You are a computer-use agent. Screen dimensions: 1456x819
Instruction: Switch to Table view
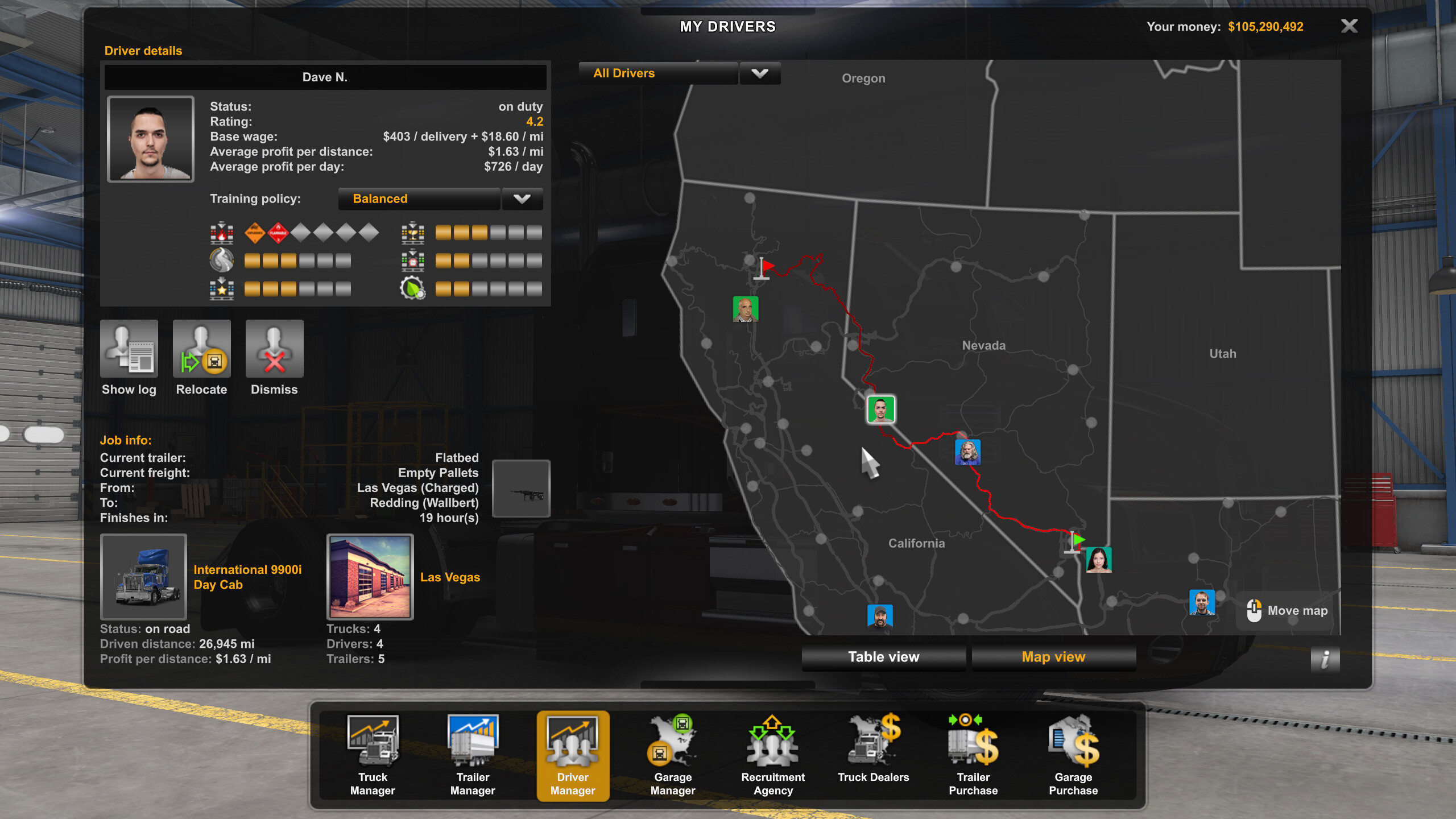[x=883, y=657]
